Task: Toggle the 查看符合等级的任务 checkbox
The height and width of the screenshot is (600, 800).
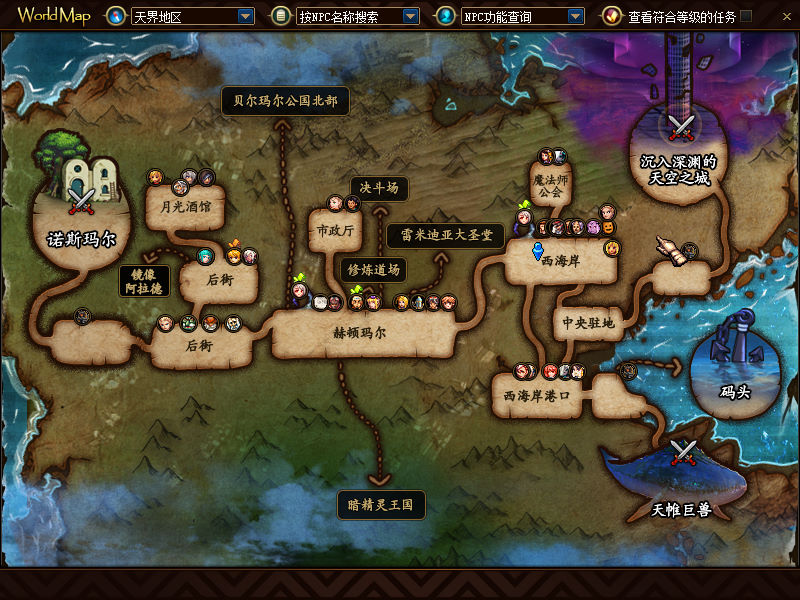Action: [746, 16]
